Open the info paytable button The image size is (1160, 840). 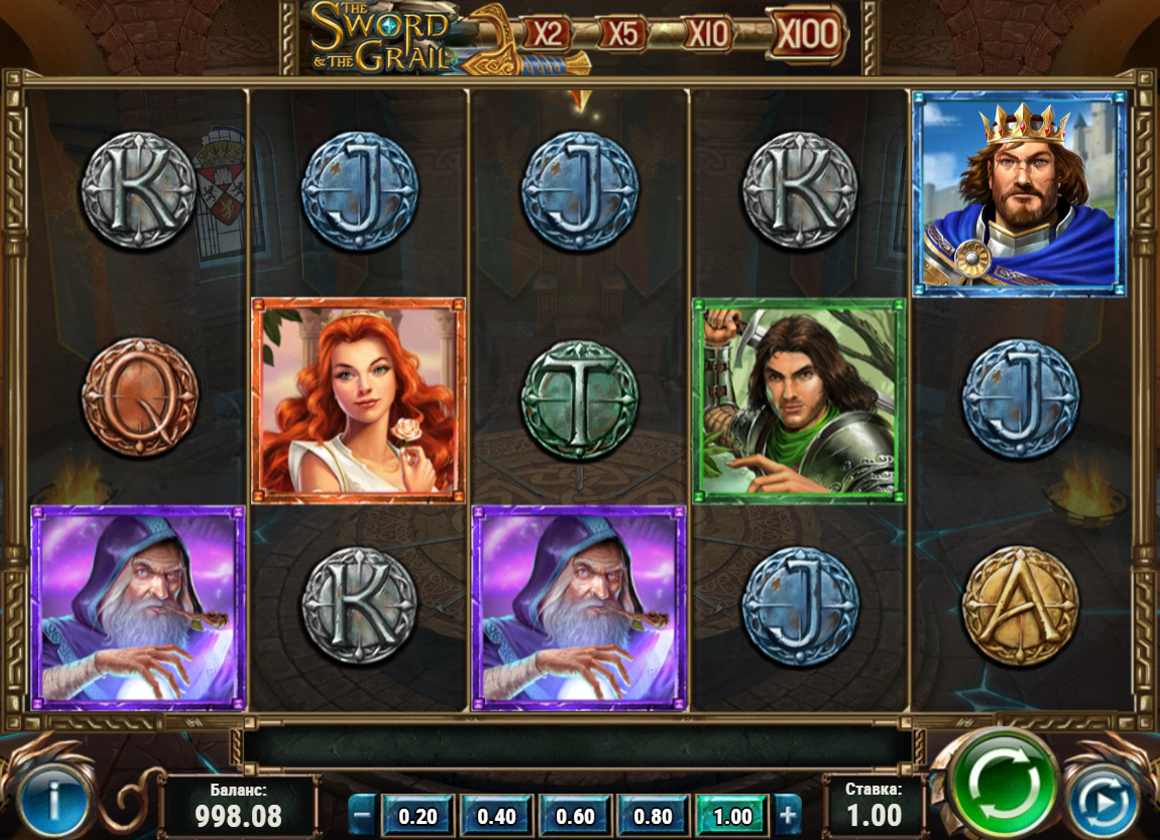point(54,802)
